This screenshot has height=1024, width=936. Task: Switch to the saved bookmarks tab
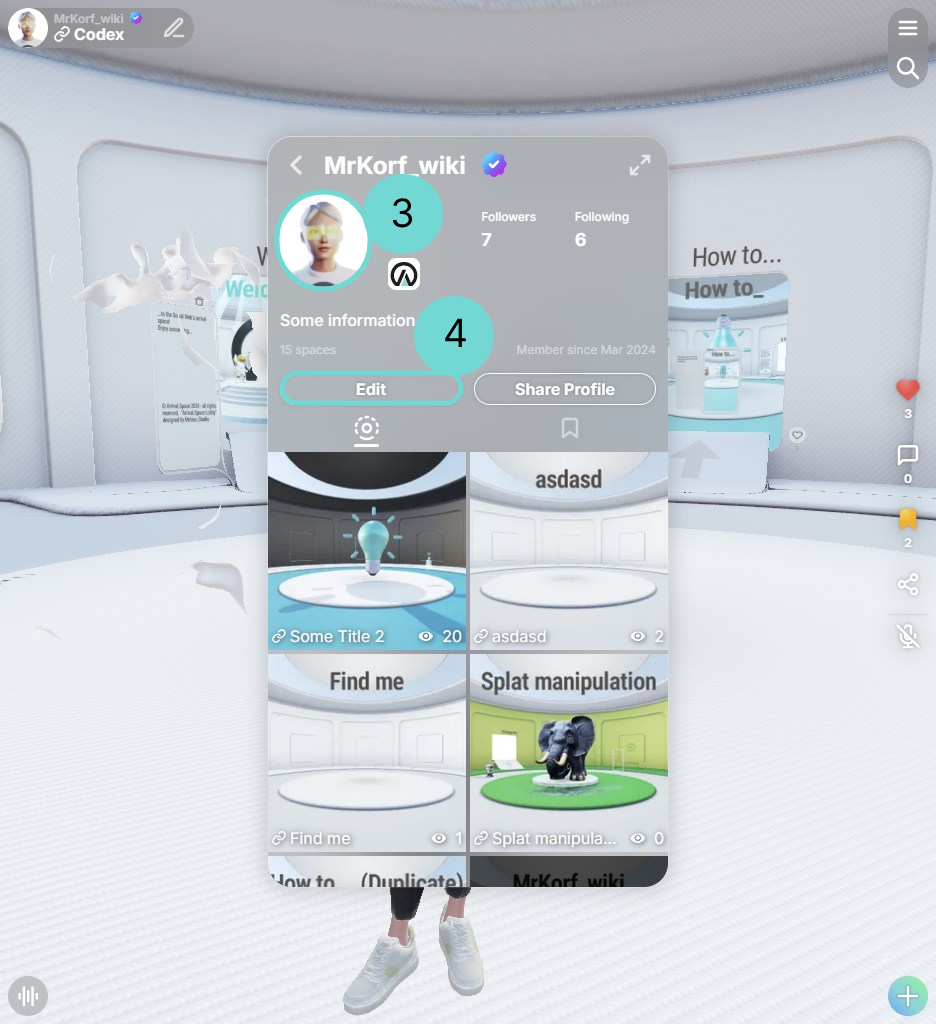pyautogui.click(x=570, y=428)
